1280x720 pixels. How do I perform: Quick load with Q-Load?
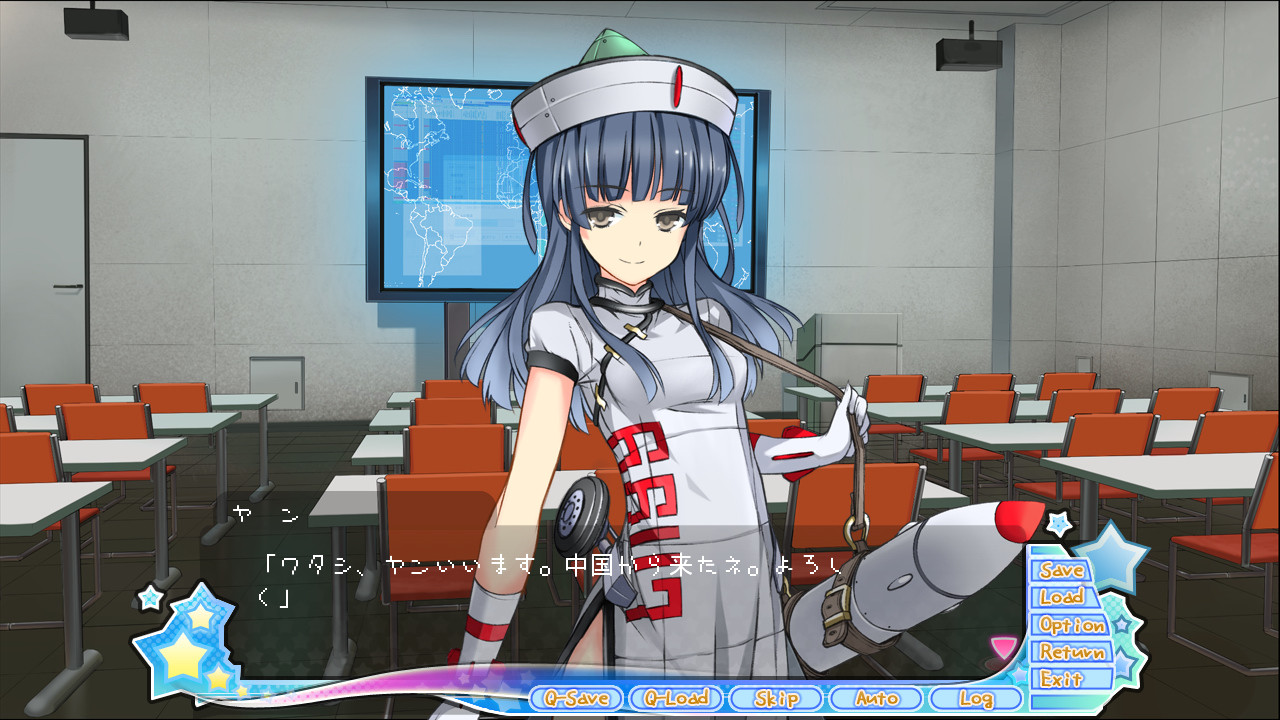pyautogui.click(x=676, y=698)
